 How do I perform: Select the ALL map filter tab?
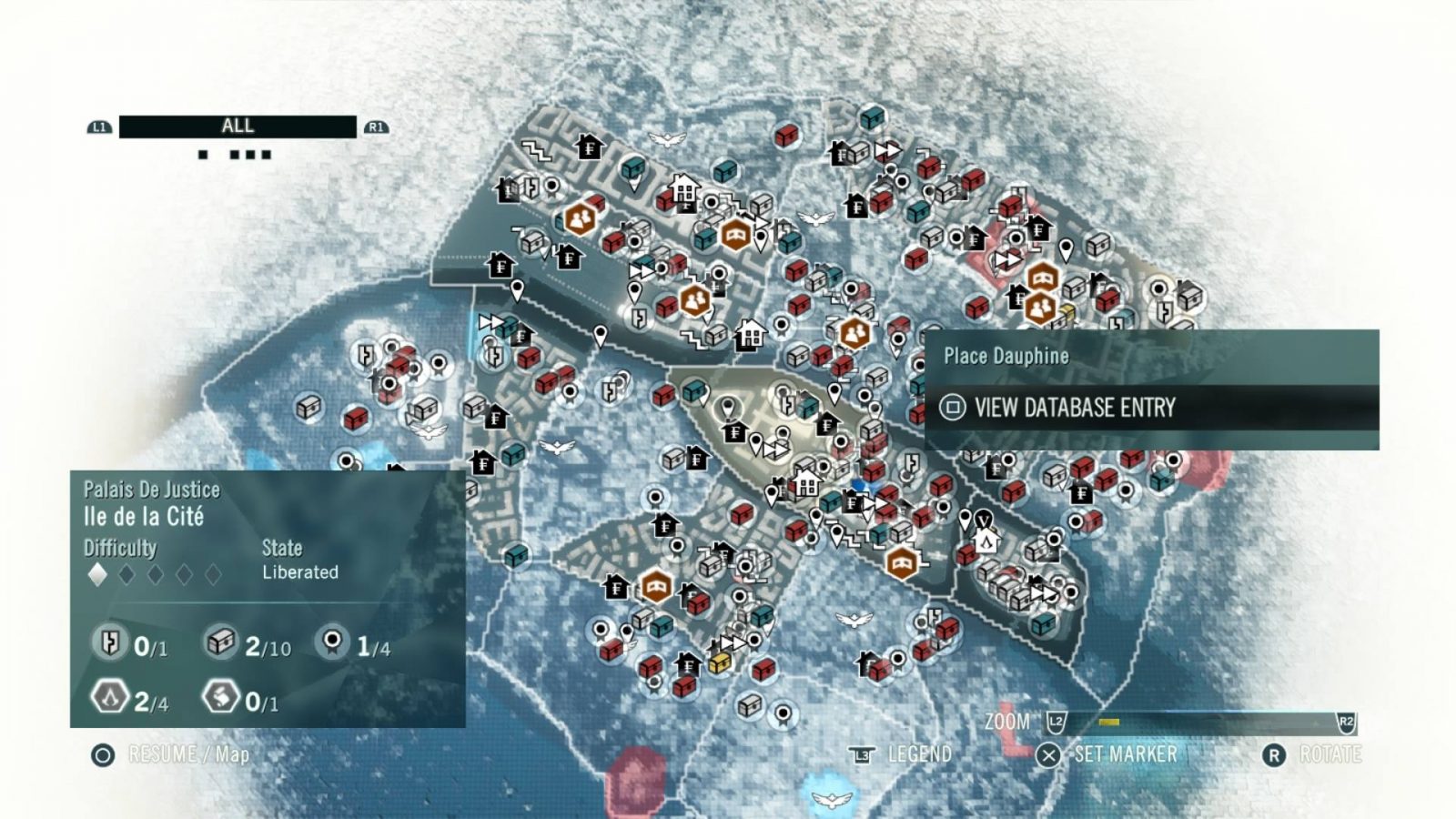pyautogui.click(x=238, y=126)
